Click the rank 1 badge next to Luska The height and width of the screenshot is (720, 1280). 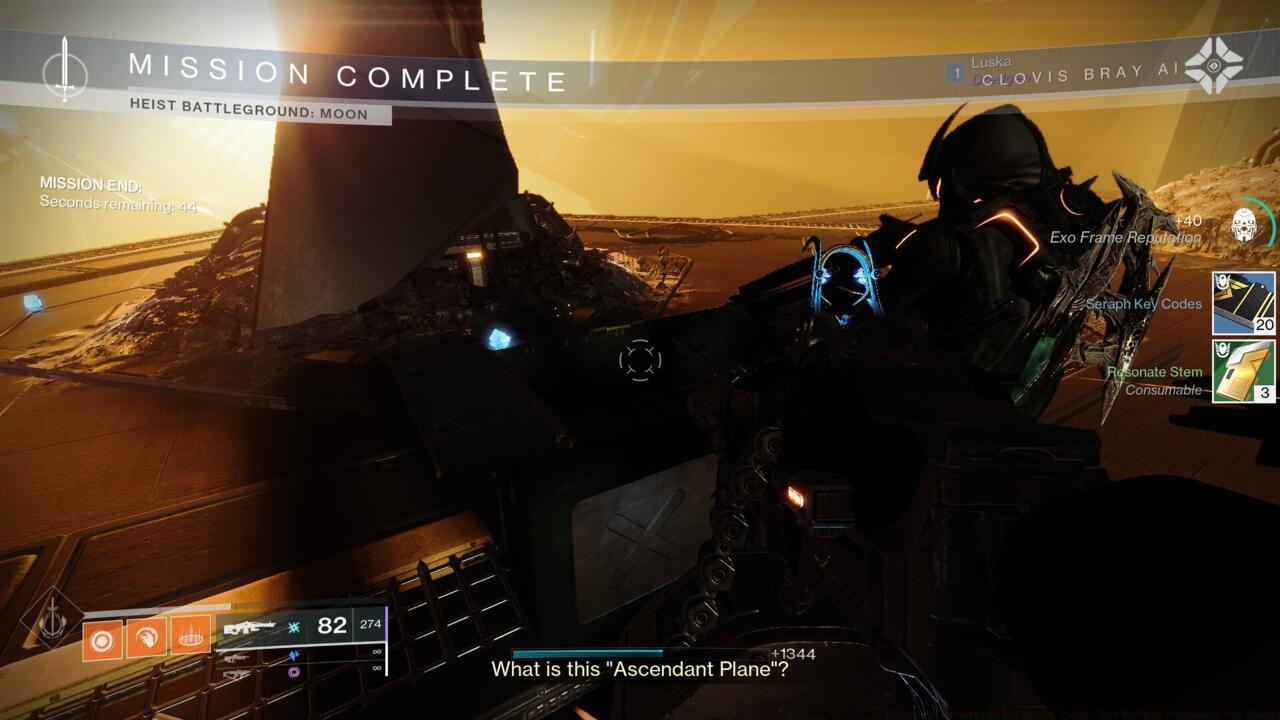(955, 72)
